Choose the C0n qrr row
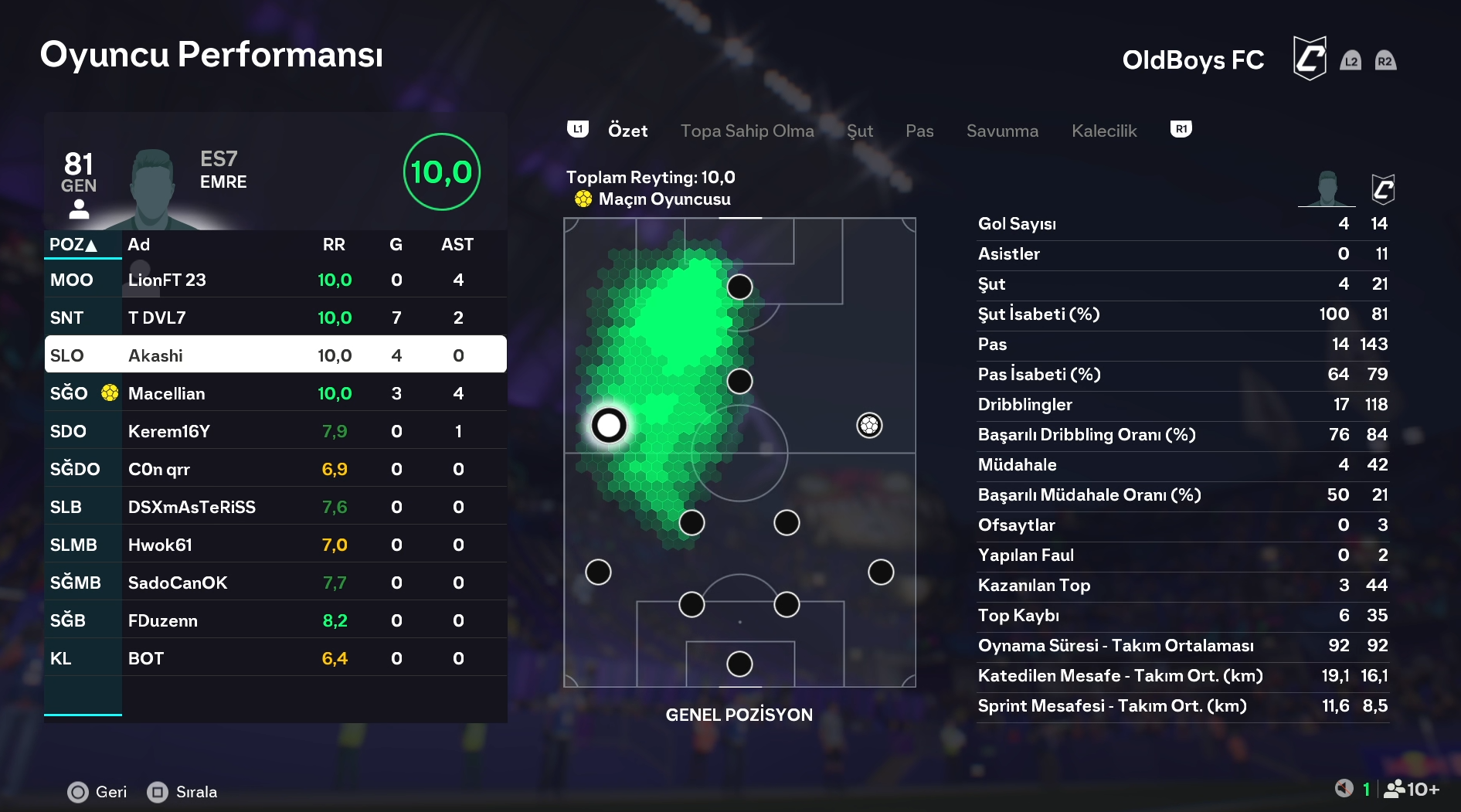 point(275,469)
